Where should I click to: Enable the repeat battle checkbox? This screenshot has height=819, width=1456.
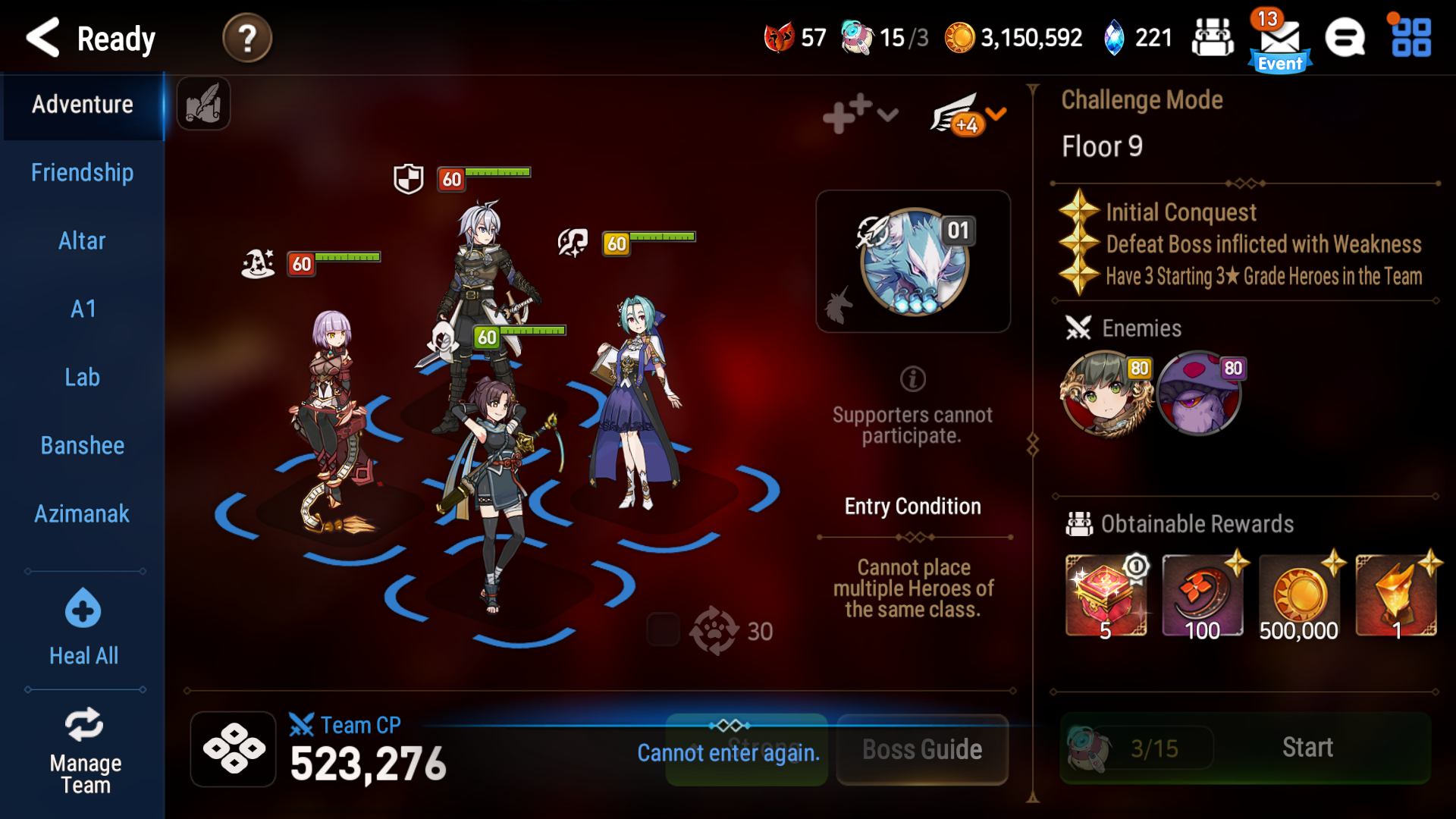tap(664, 630)
